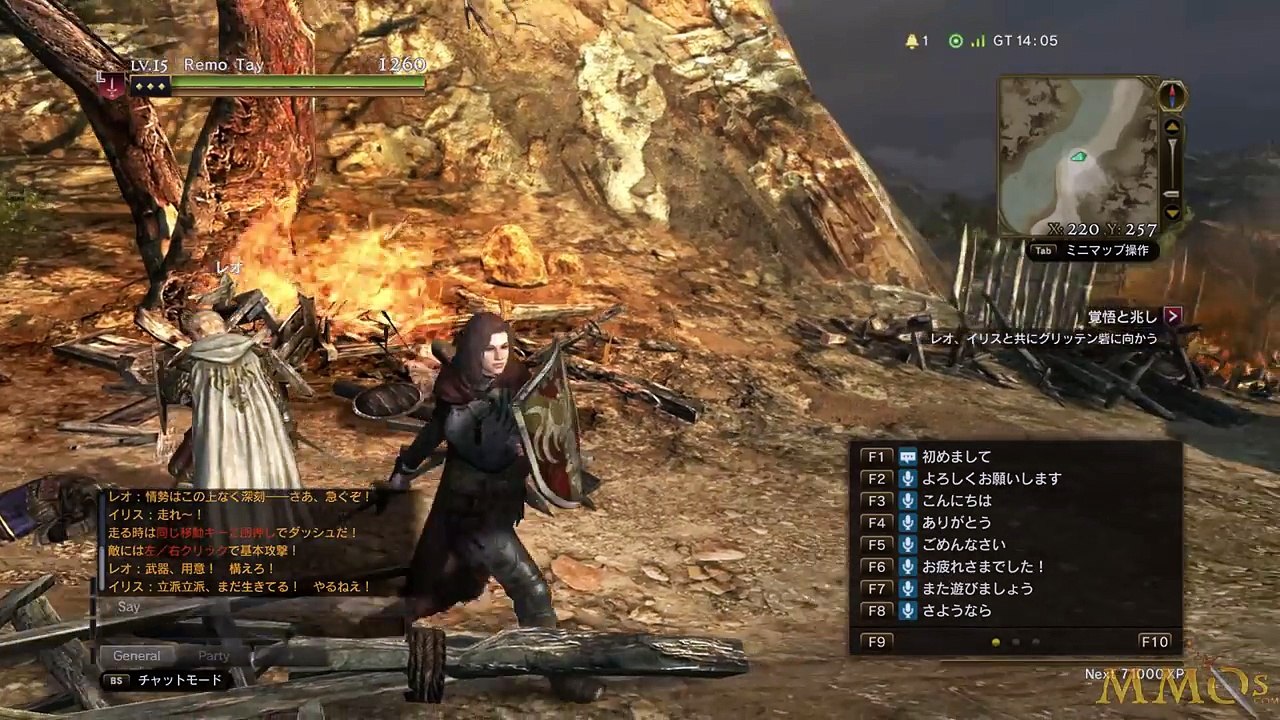Select the ごめんなさい quick chat phrase
The width and height of the screenshot is (1280, 720).
[x=964, y=544]
